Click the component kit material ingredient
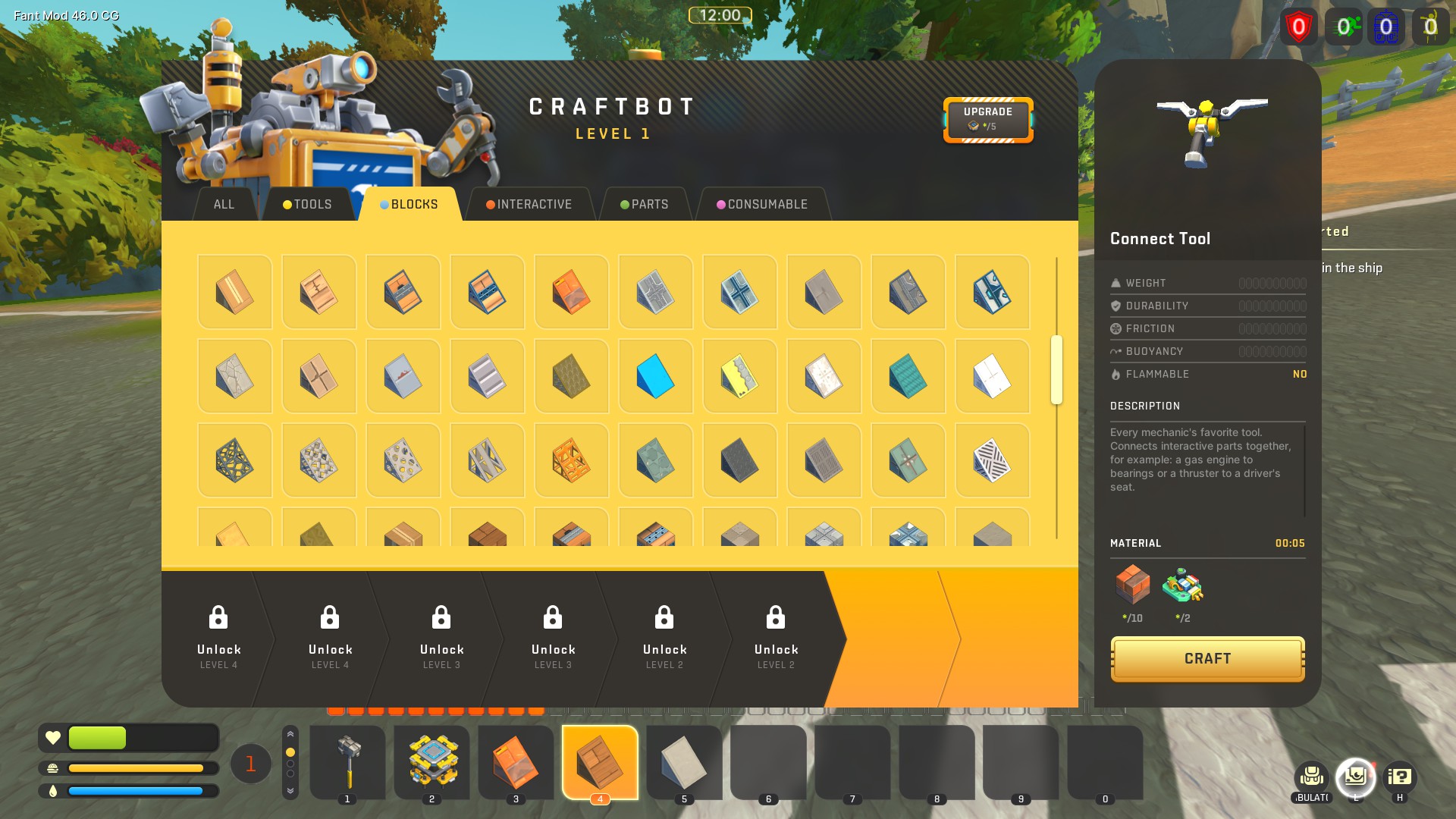 coord(1182,585)
